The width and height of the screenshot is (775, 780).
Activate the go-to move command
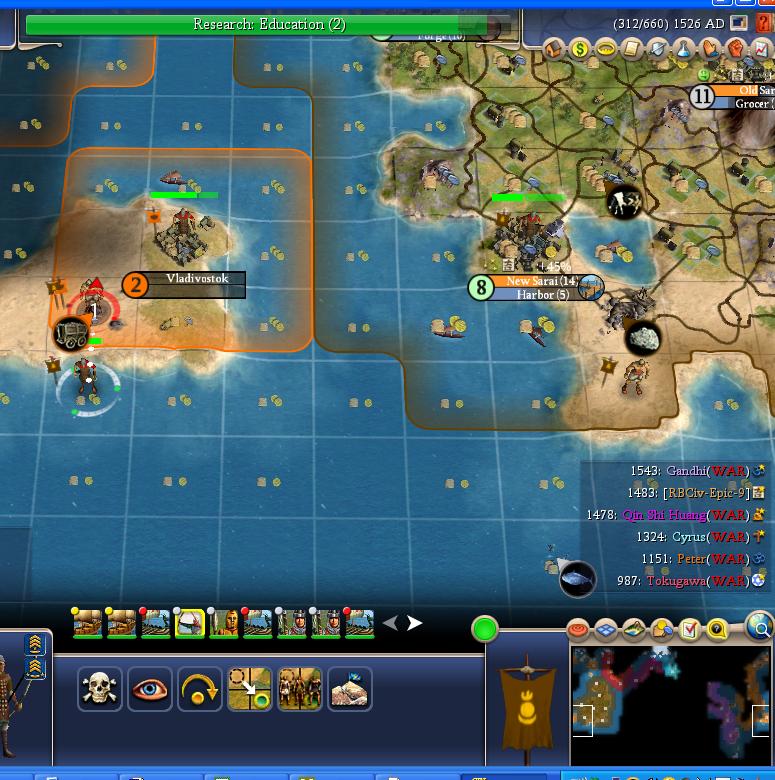tap(249, 689)
